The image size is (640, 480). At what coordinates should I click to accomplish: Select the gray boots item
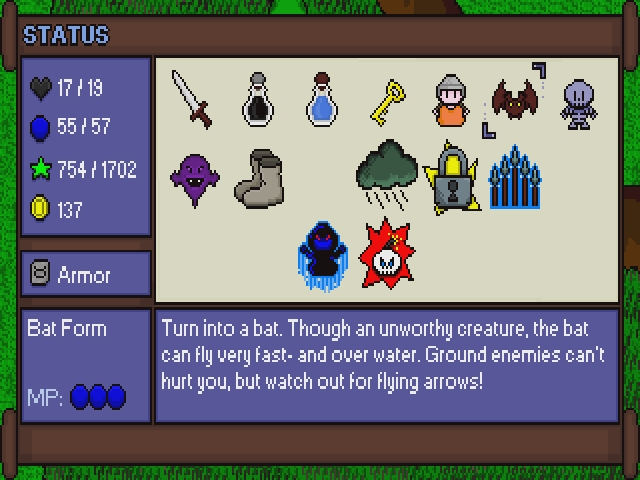260,177
